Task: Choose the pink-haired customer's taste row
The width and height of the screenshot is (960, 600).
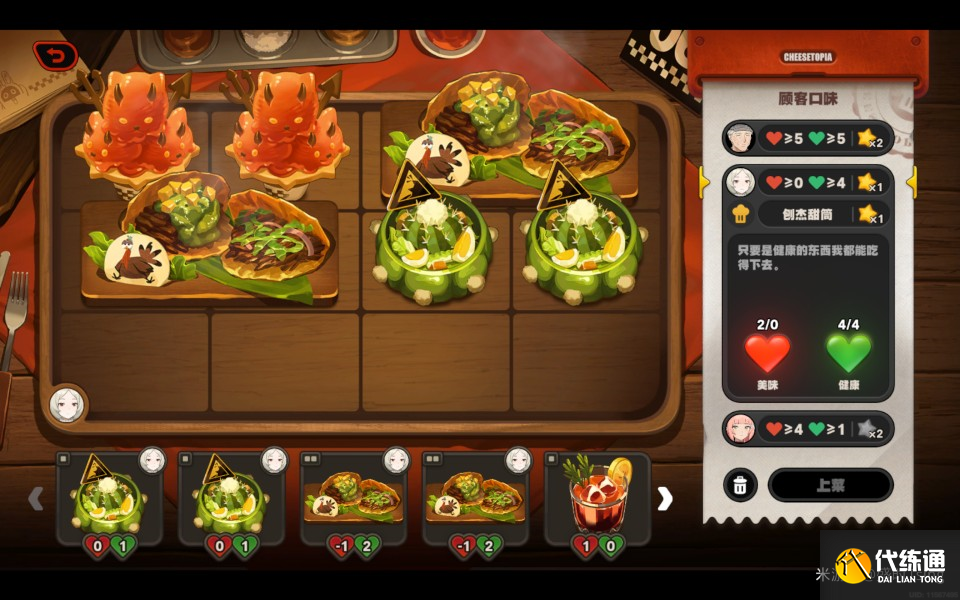Action: 808,429
